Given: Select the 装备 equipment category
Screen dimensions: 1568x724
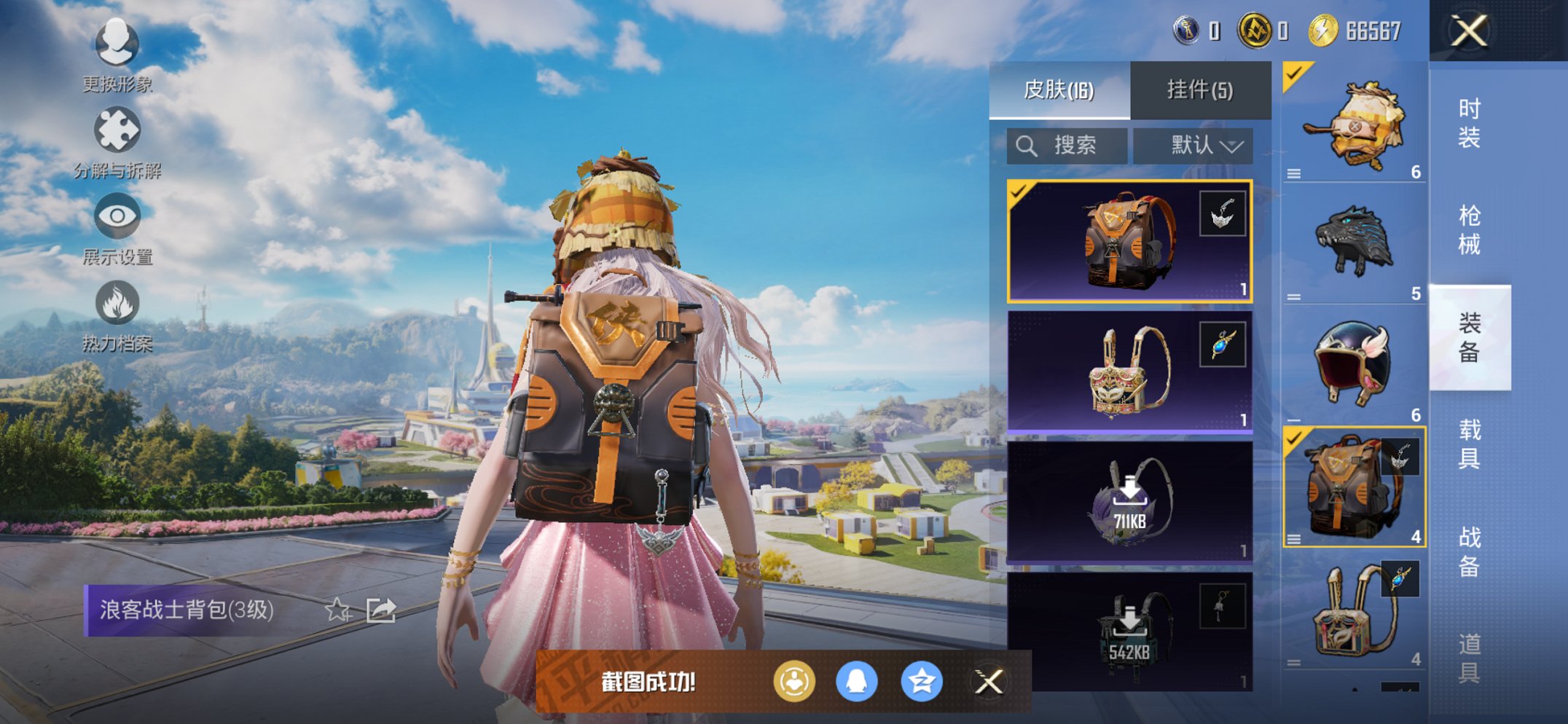Looking at the screenshot, I should tap(1469, 337).
